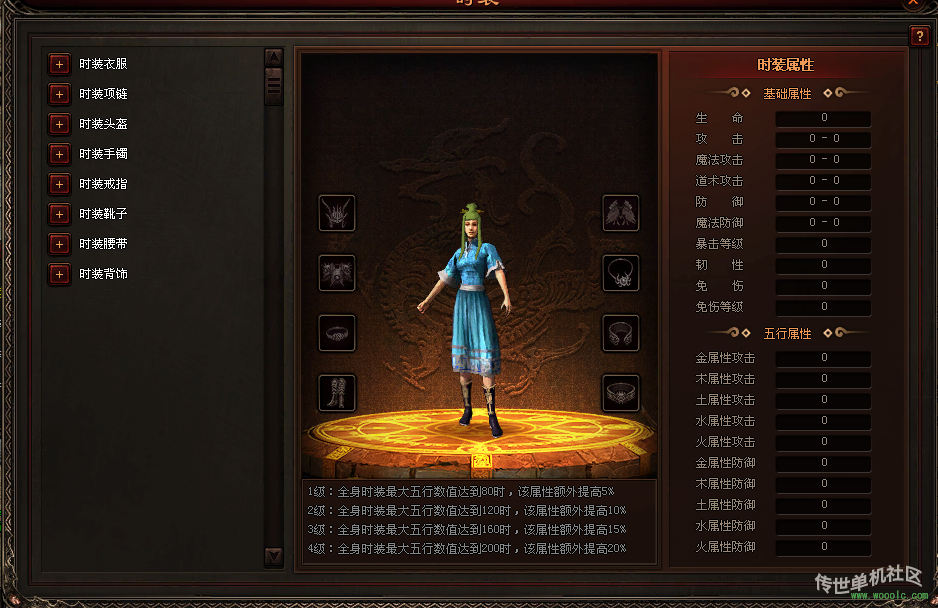938x608 pixels.
Task: Choose the ring fashion slot
Action: pyautogui.click(x=337, y=333)
